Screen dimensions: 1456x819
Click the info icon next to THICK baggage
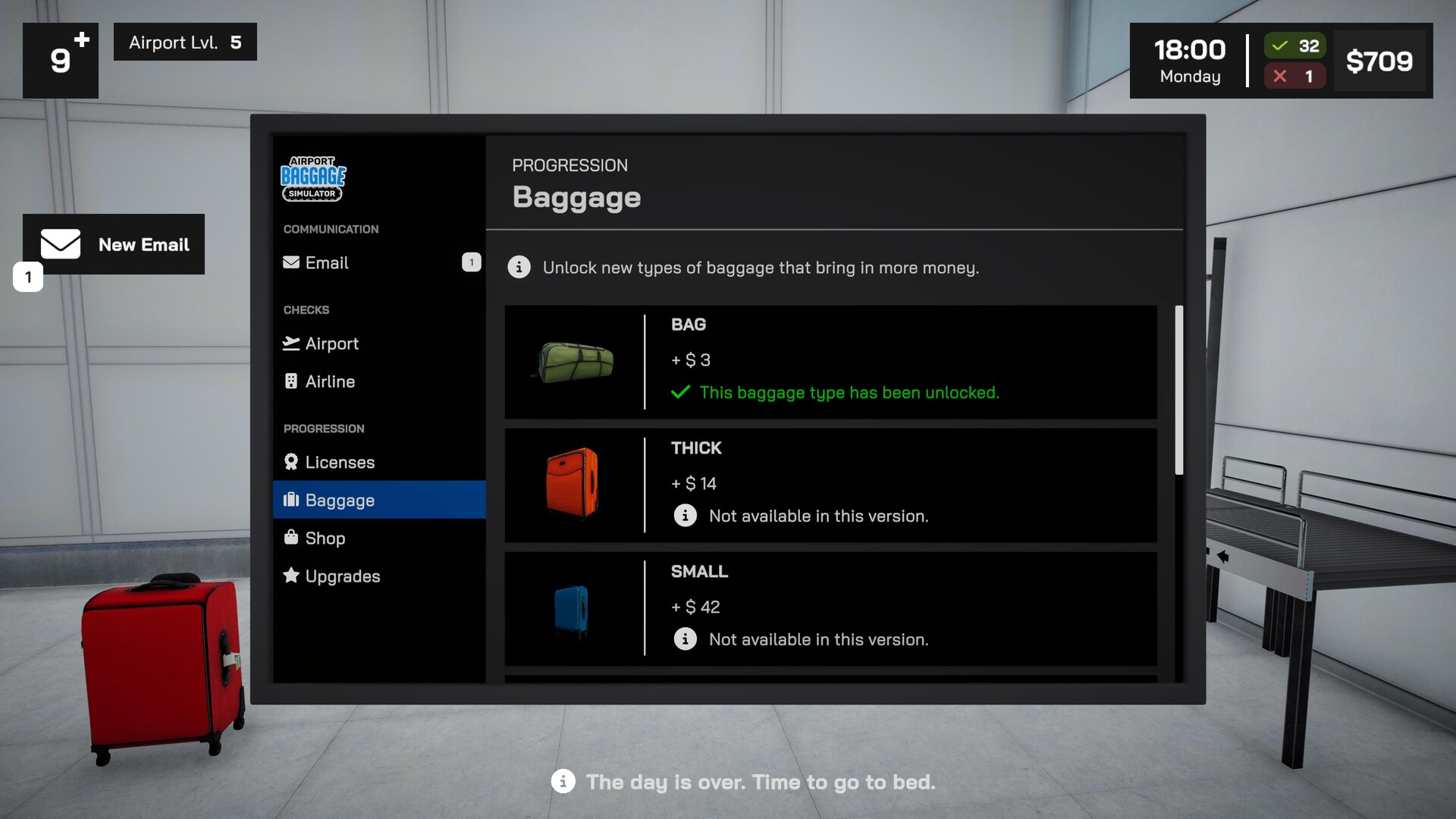(x=686, y=516)
